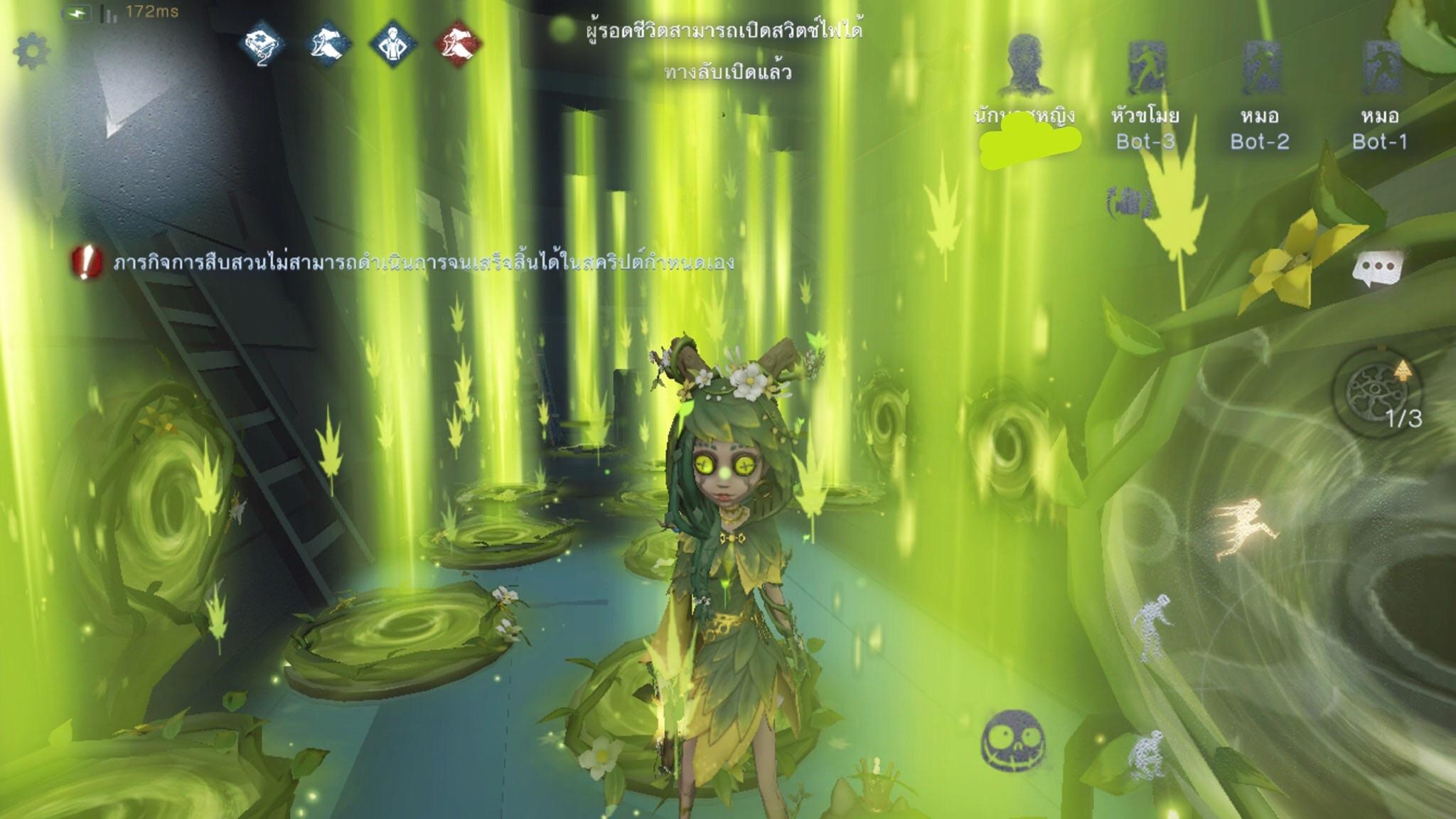View Bot-3 thief status portrait
Viewport: 1456px width, 819px height.
1145,68
